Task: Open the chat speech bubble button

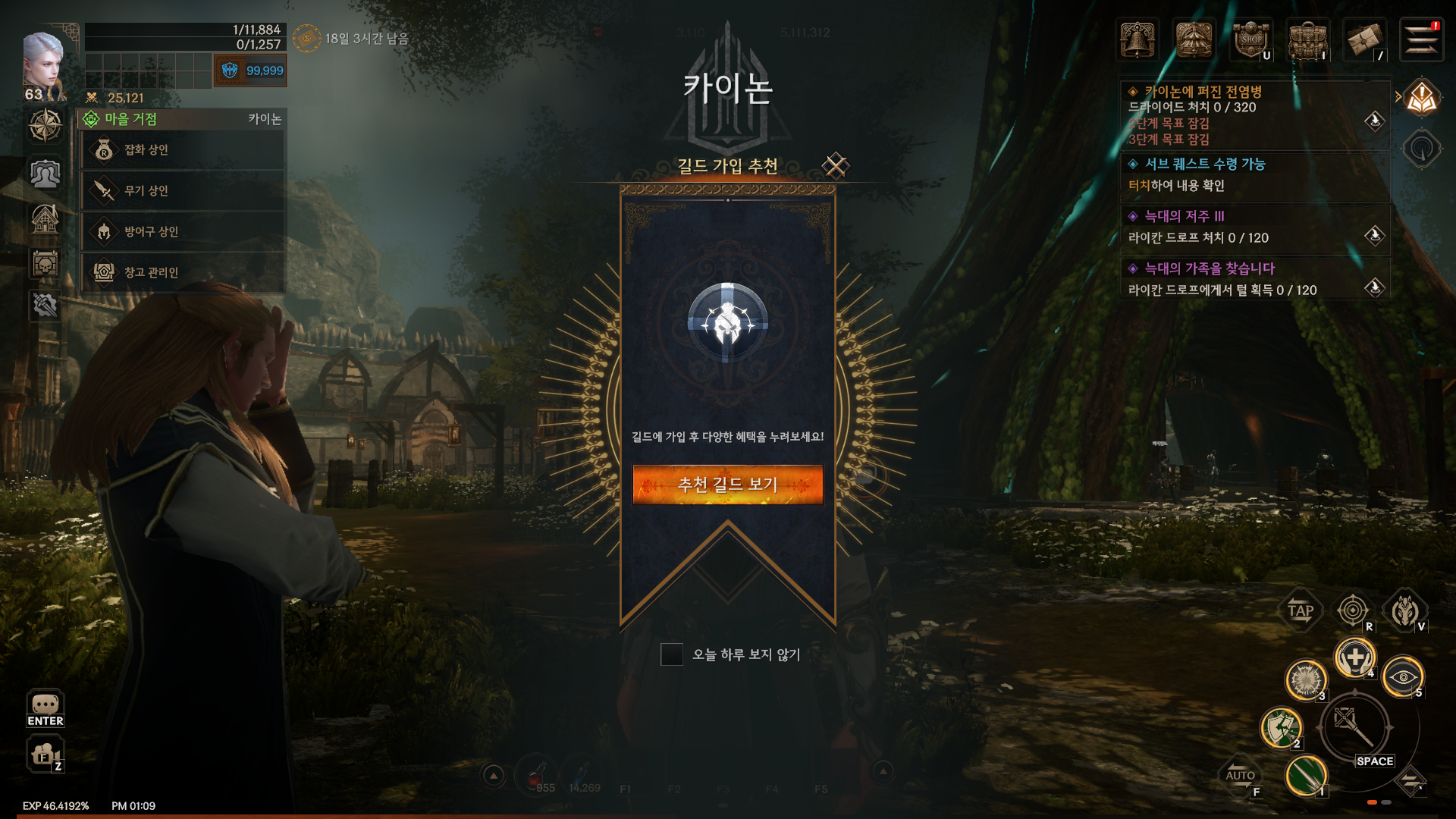Action: click(x=45, y=707)
